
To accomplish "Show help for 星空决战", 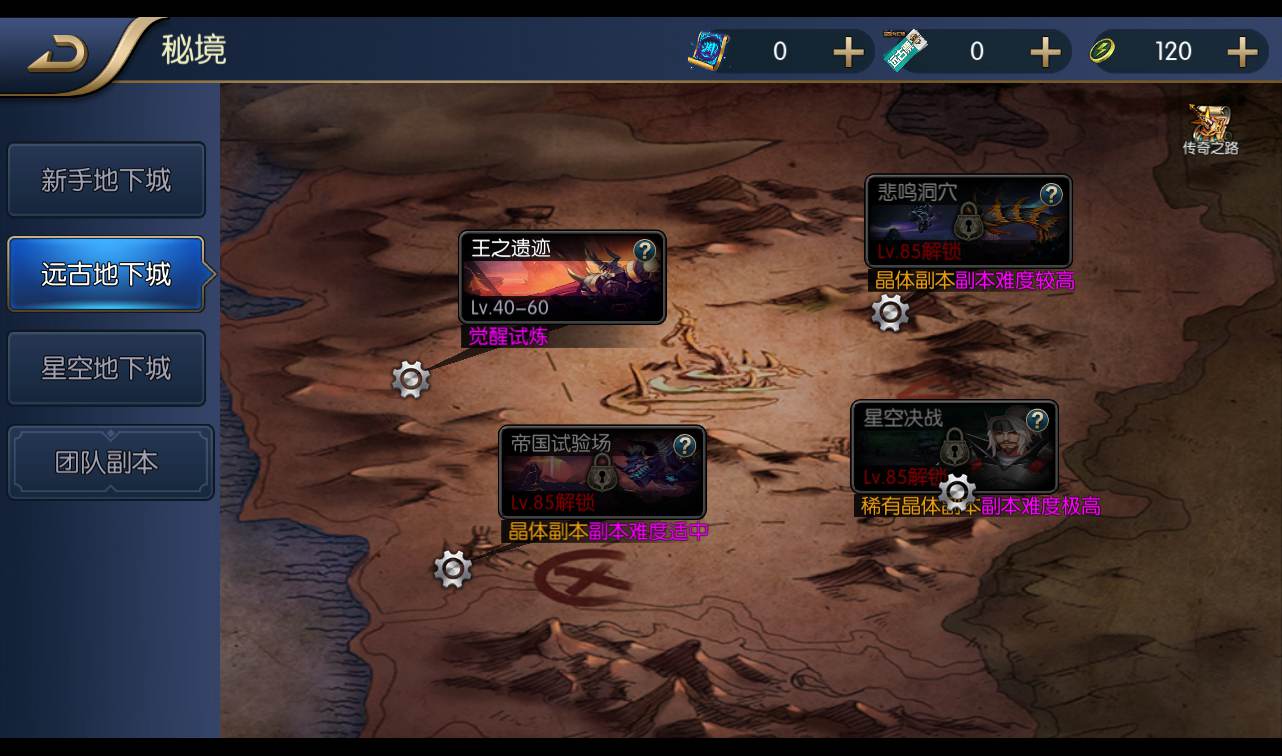I will (1038, 419).
